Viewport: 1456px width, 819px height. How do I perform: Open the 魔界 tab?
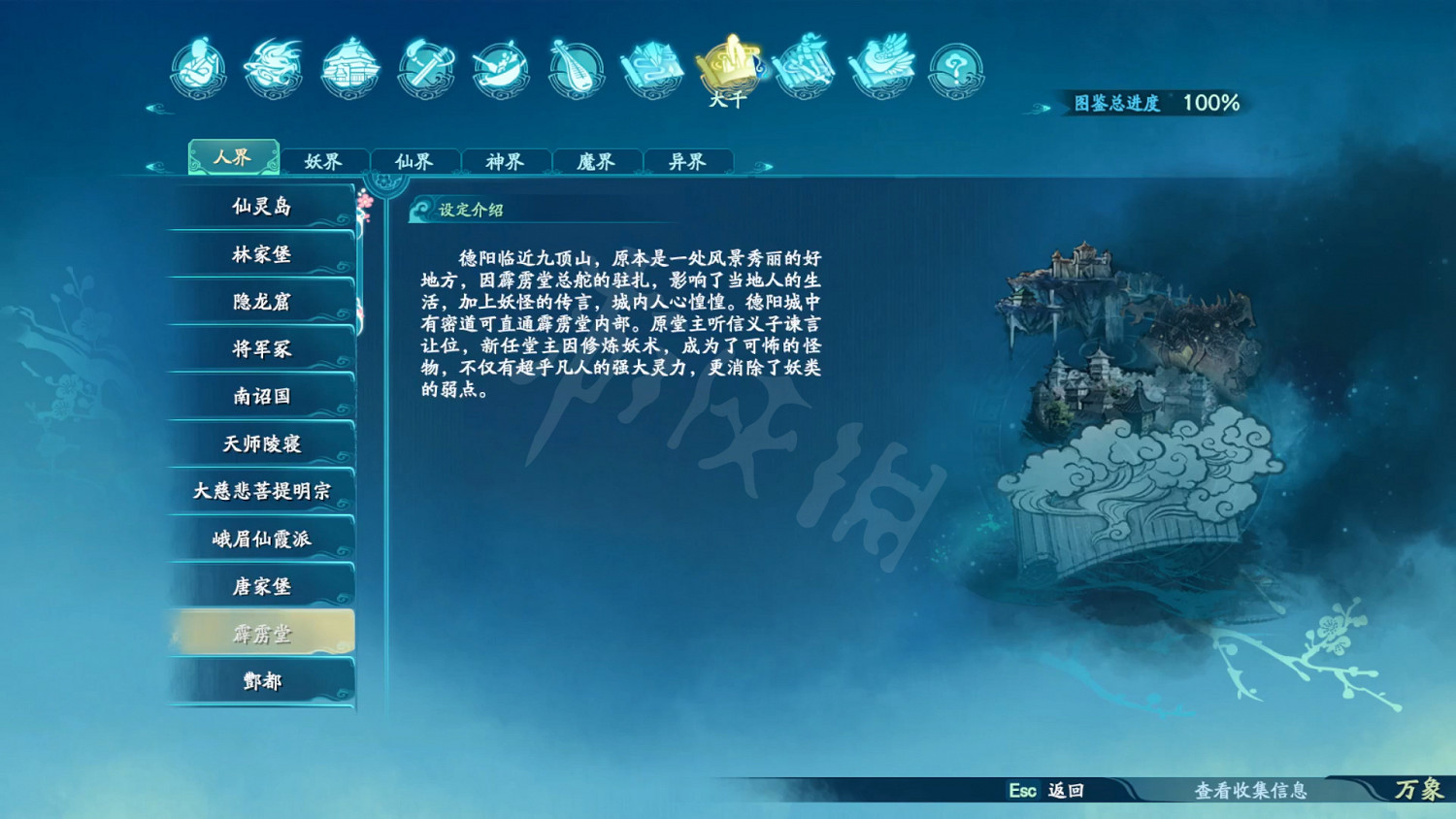pyautogui.click(x=597, y=161)
